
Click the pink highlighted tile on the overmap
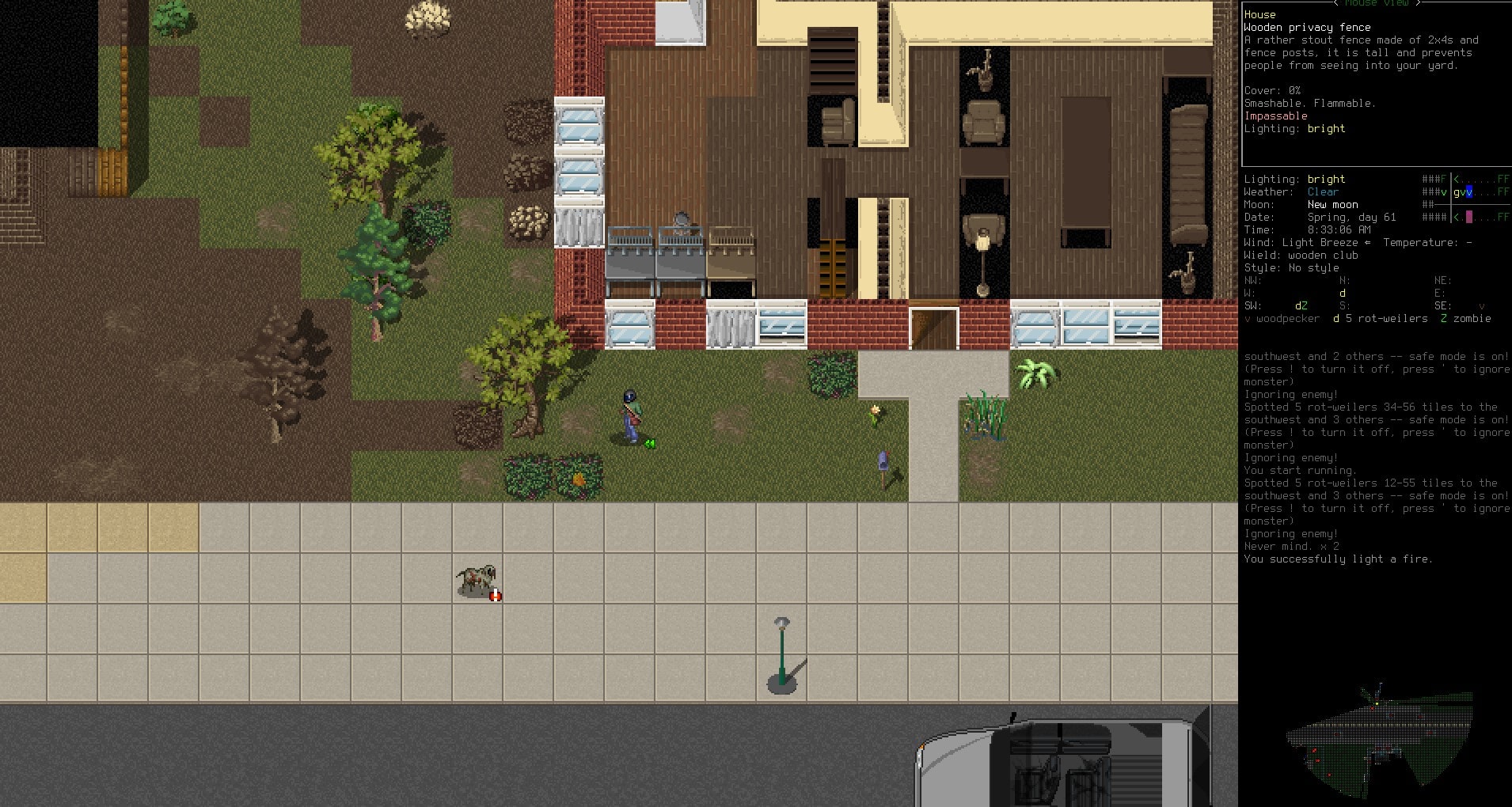1469,217
